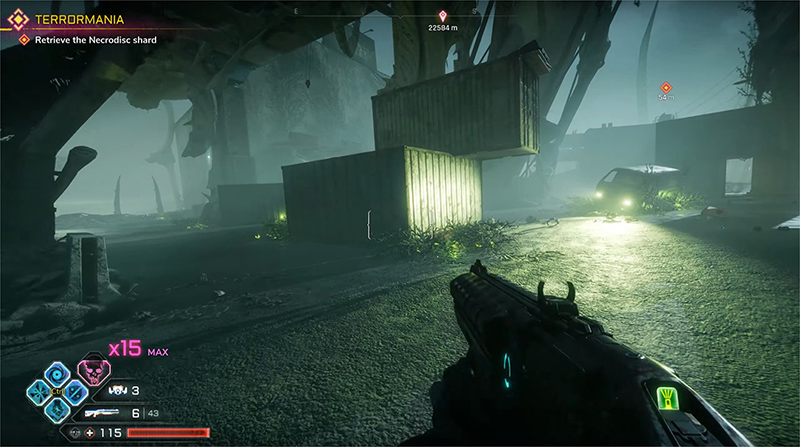
Task: Click the compass waypoint pin at 22584 m
Action: click(x=444, y=16)
